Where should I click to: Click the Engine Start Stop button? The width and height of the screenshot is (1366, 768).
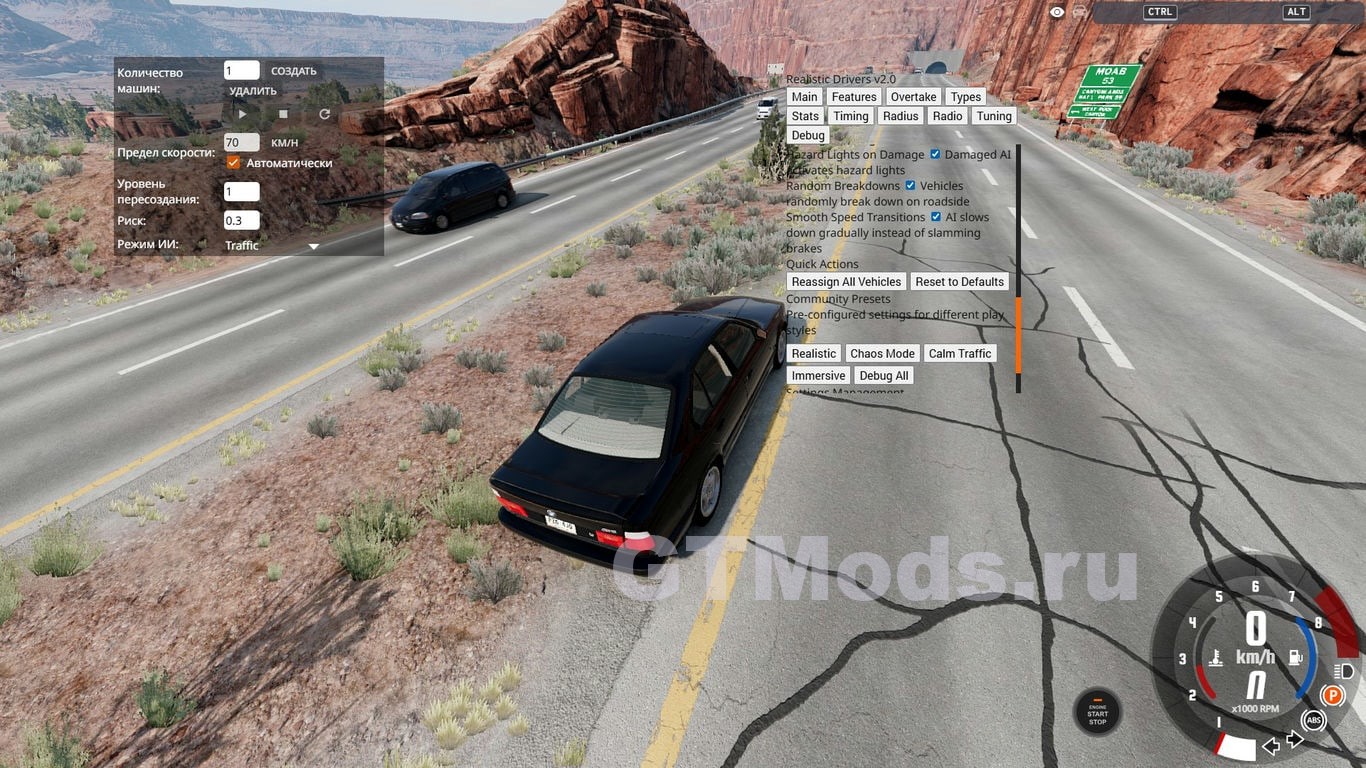pyautogui.click(x=1097, y=713)
